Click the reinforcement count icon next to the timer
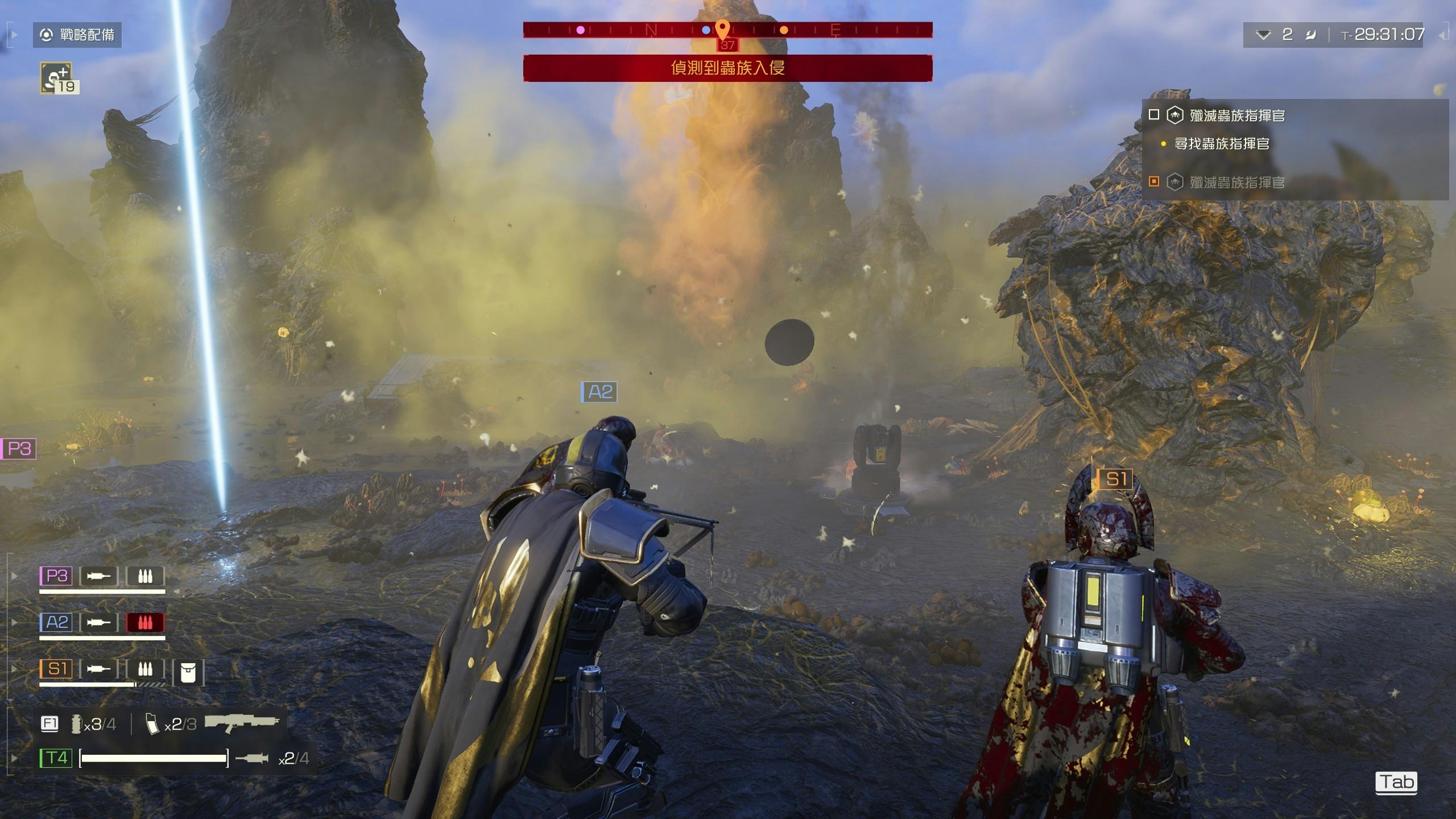 (x=1263, y=35)
